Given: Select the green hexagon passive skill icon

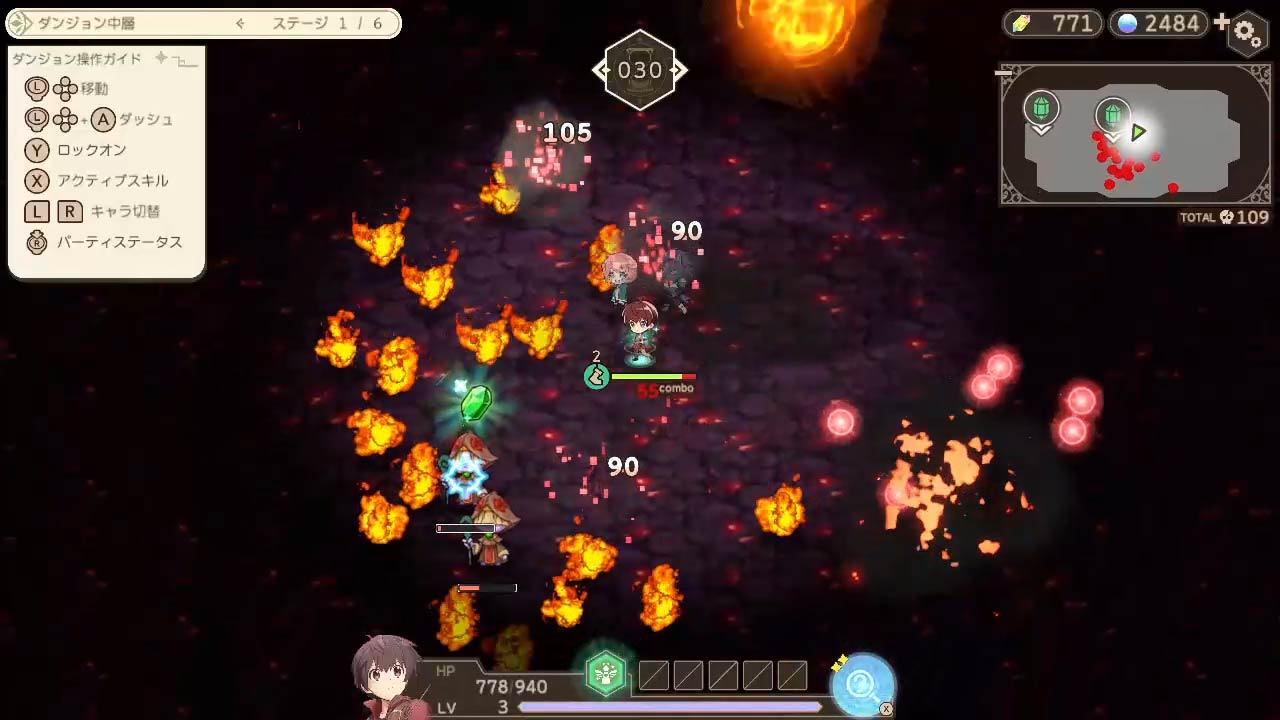Looking at the screenshot, I should pyautogui.click(x=605, y=675).
